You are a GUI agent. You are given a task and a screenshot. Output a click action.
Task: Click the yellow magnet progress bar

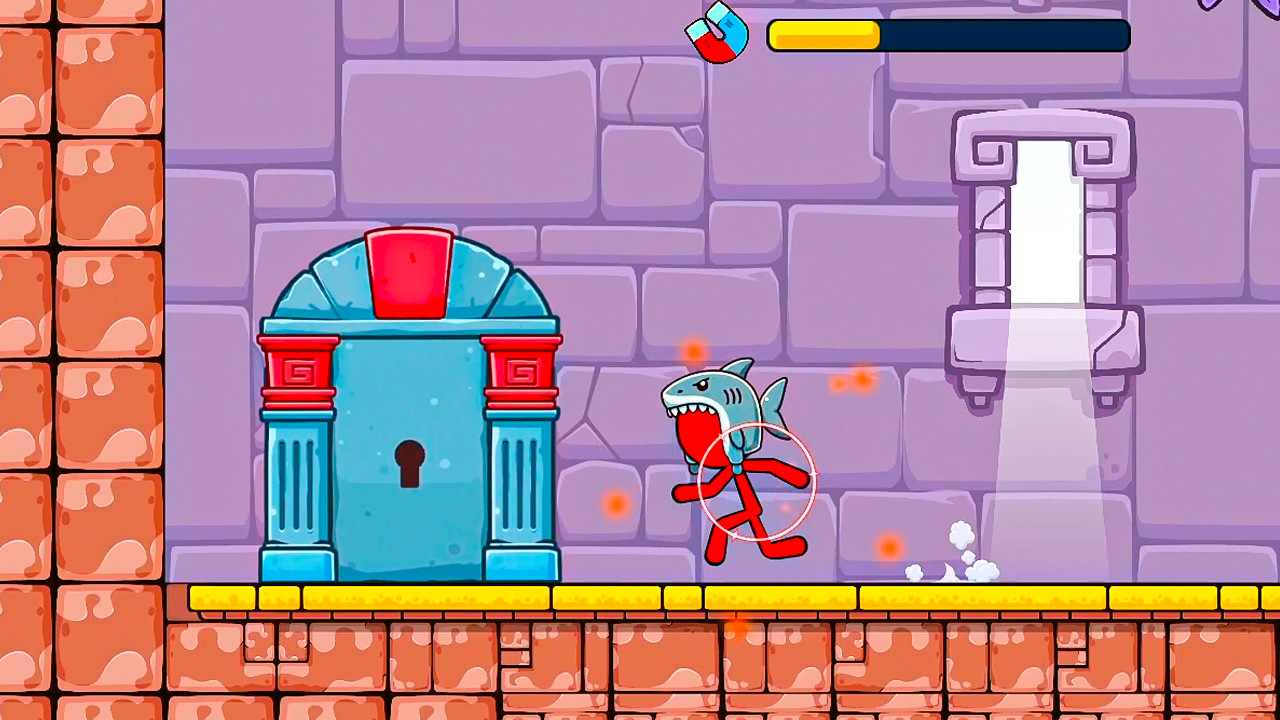(x=822, y=35)
